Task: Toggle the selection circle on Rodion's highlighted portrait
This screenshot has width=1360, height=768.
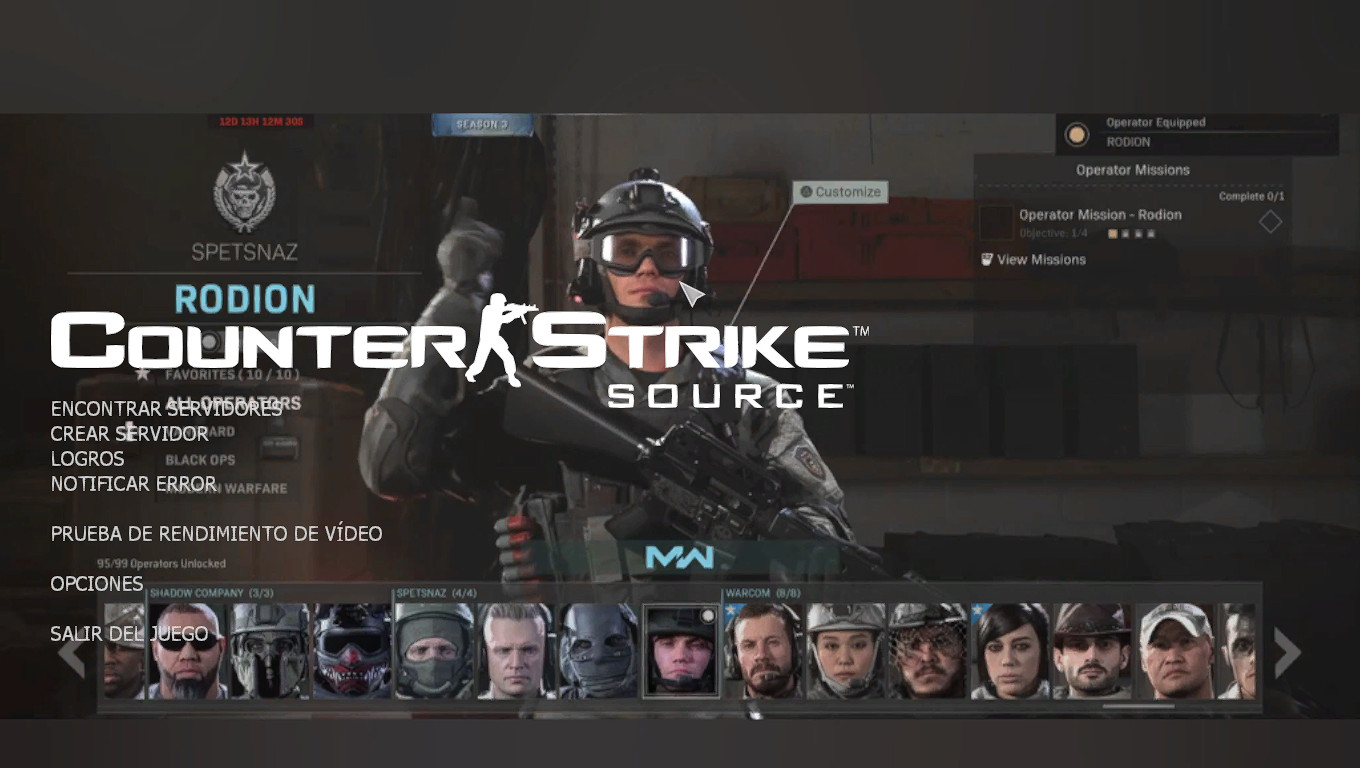Action: coord(709,614)
